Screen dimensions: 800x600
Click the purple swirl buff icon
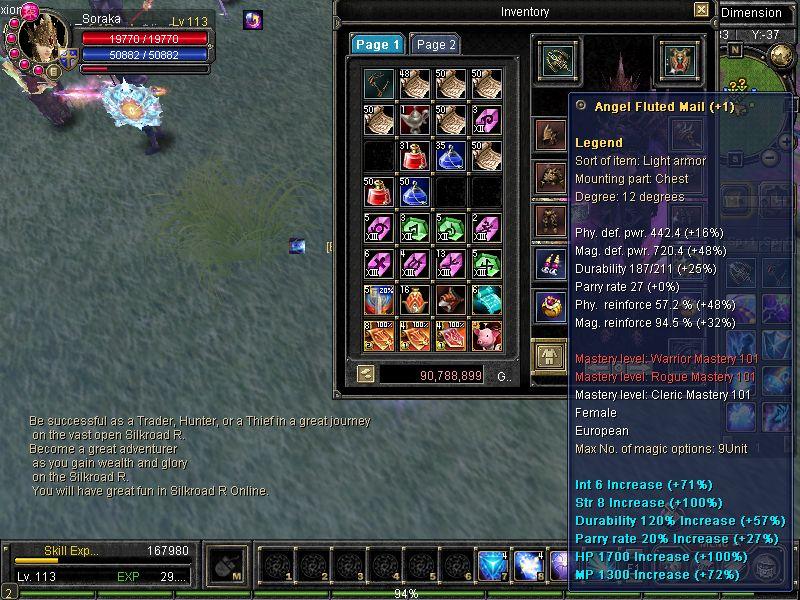253,19
